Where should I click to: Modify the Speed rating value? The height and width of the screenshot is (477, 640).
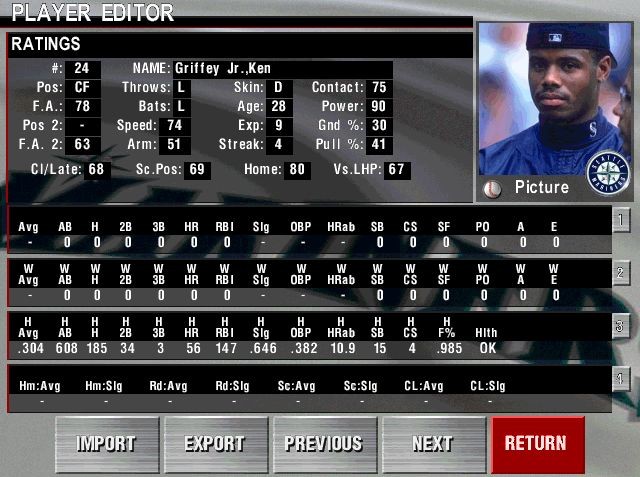tap(174, 126)
